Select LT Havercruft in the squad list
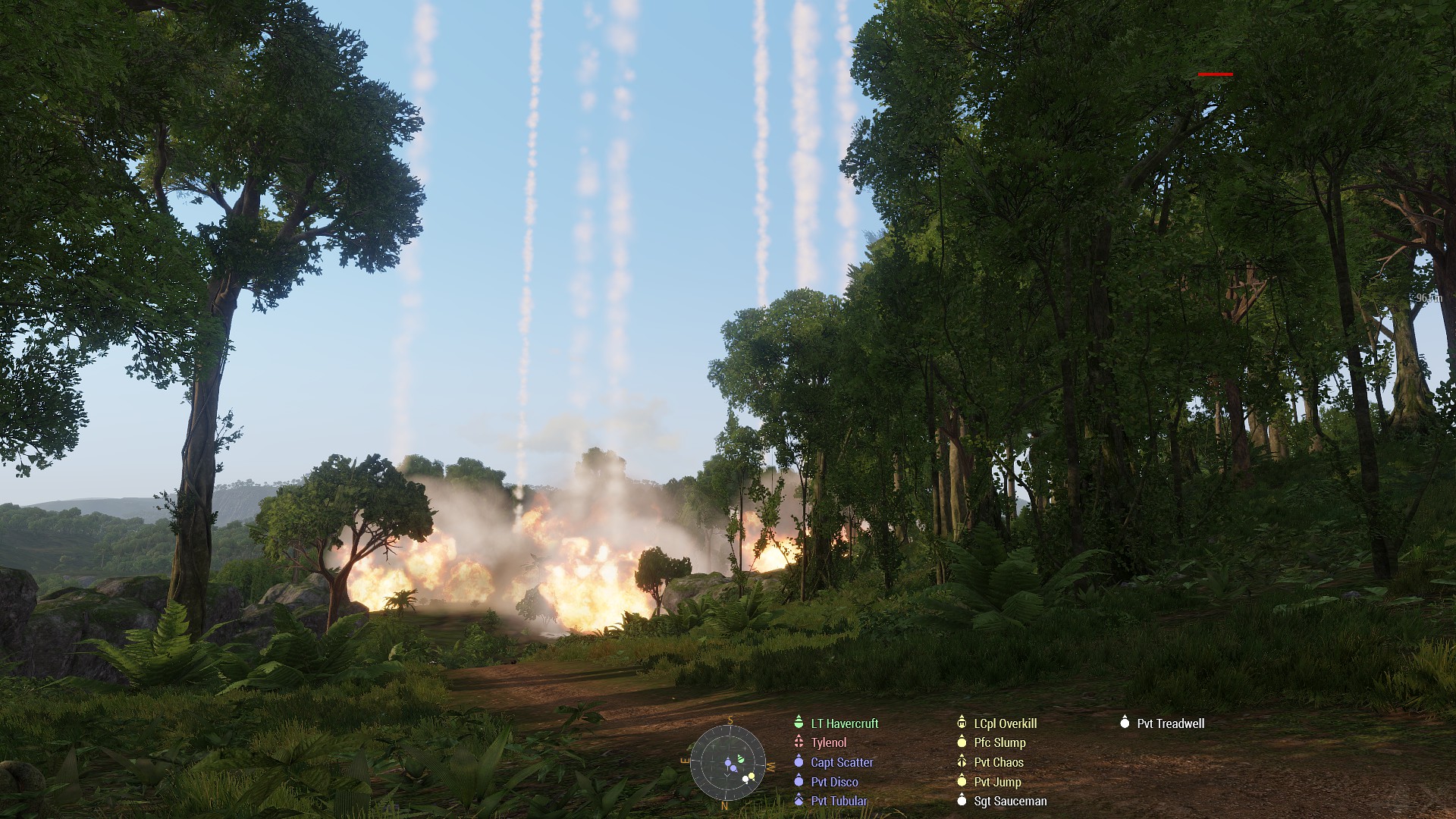1456x819 pixels. 844,723
